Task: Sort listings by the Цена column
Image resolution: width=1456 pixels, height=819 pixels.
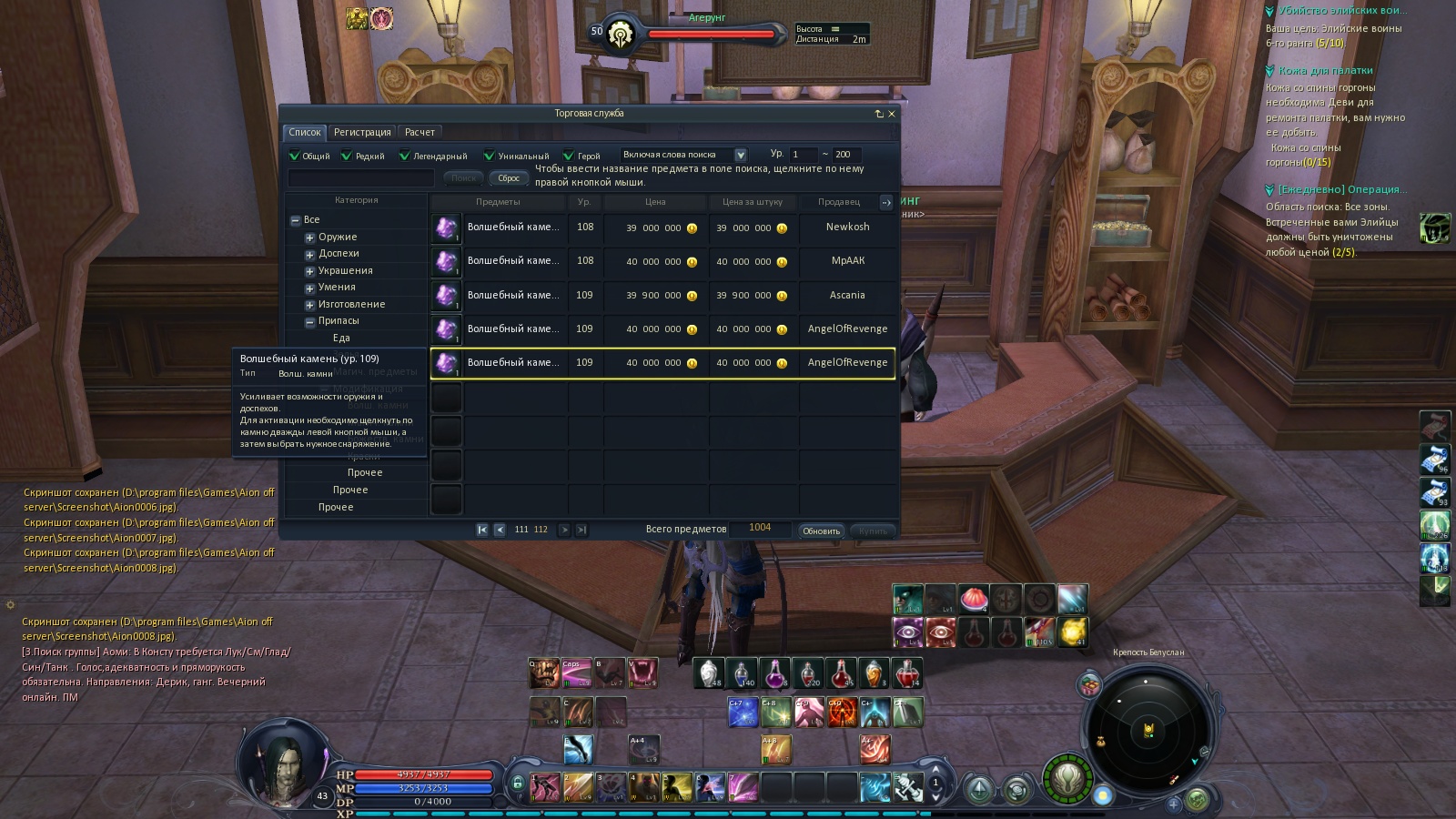Action: click(x=655, y=202)
